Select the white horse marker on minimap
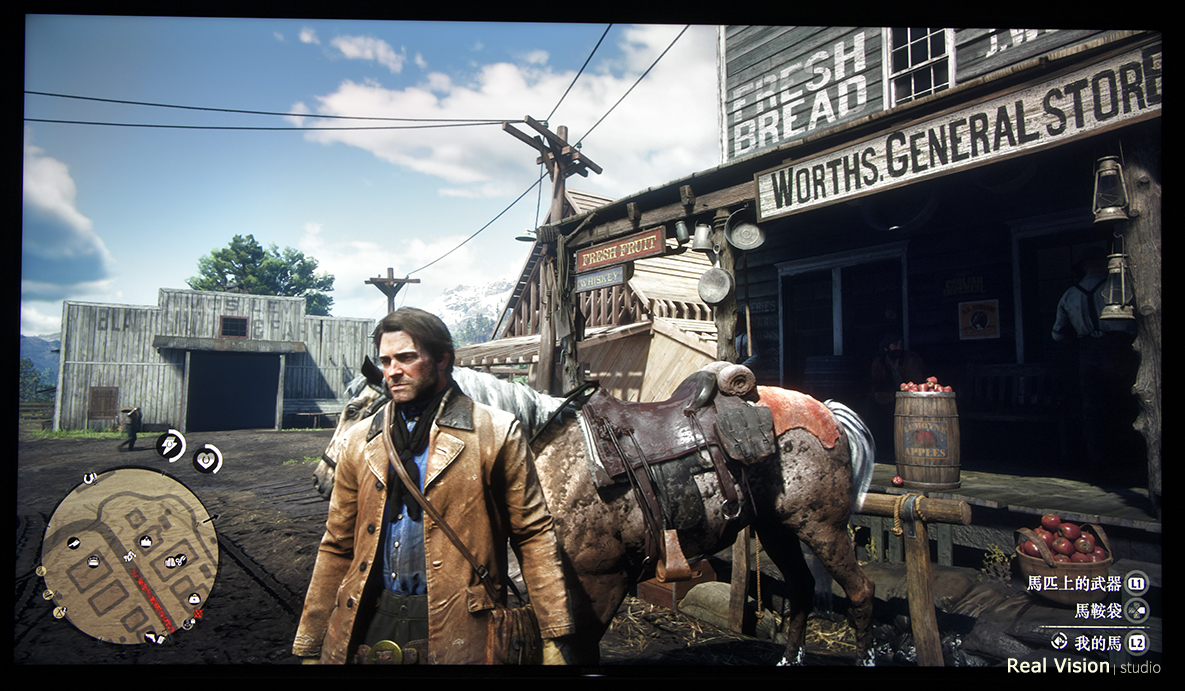 [129, 556]
